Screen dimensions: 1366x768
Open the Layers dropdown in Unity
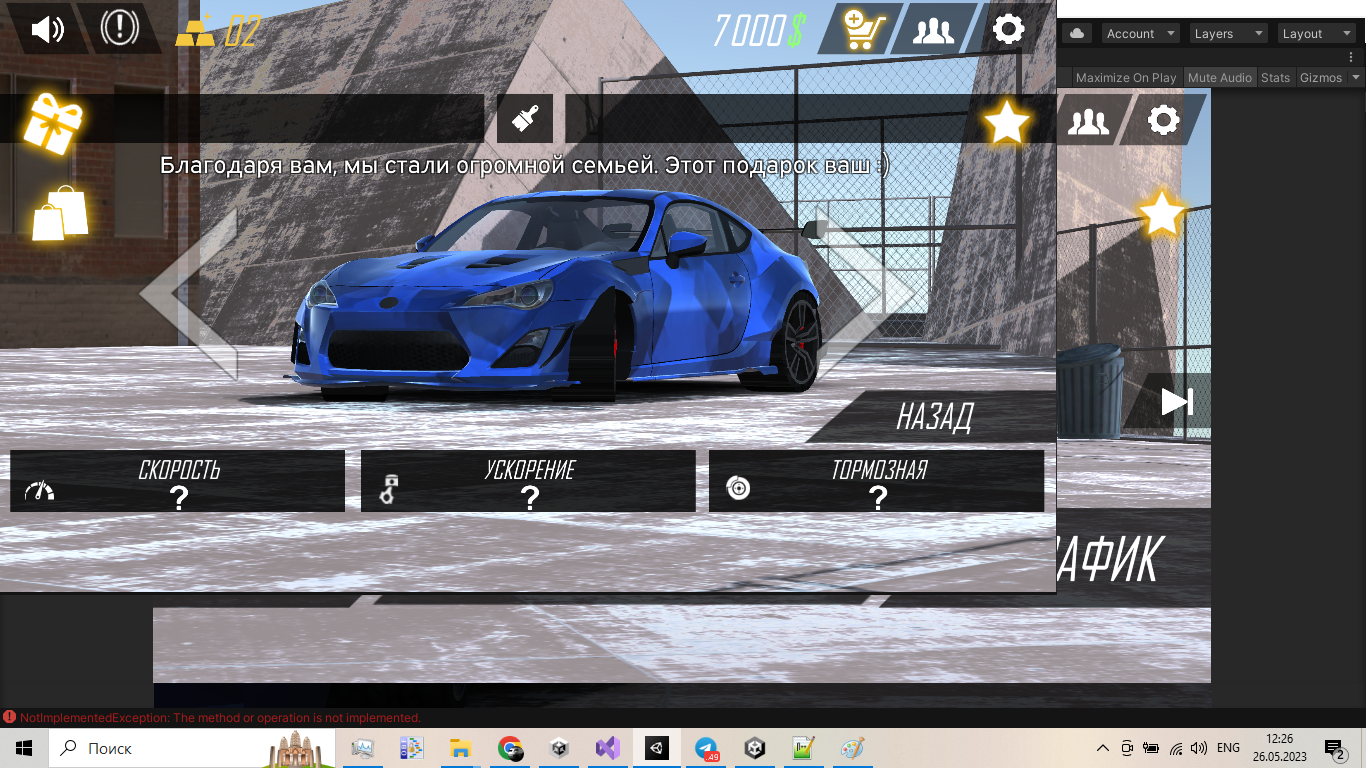[1226, 34]
